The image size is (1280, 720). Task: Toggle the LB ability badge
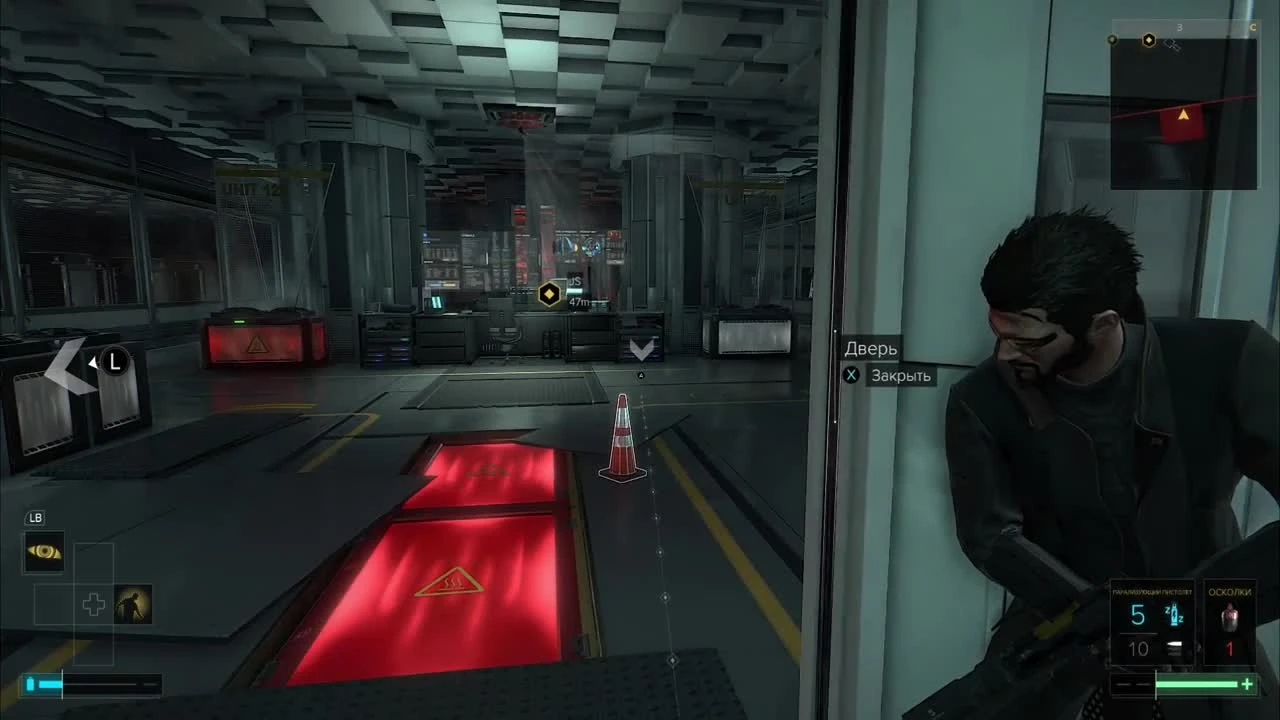(x=34, y=517)
